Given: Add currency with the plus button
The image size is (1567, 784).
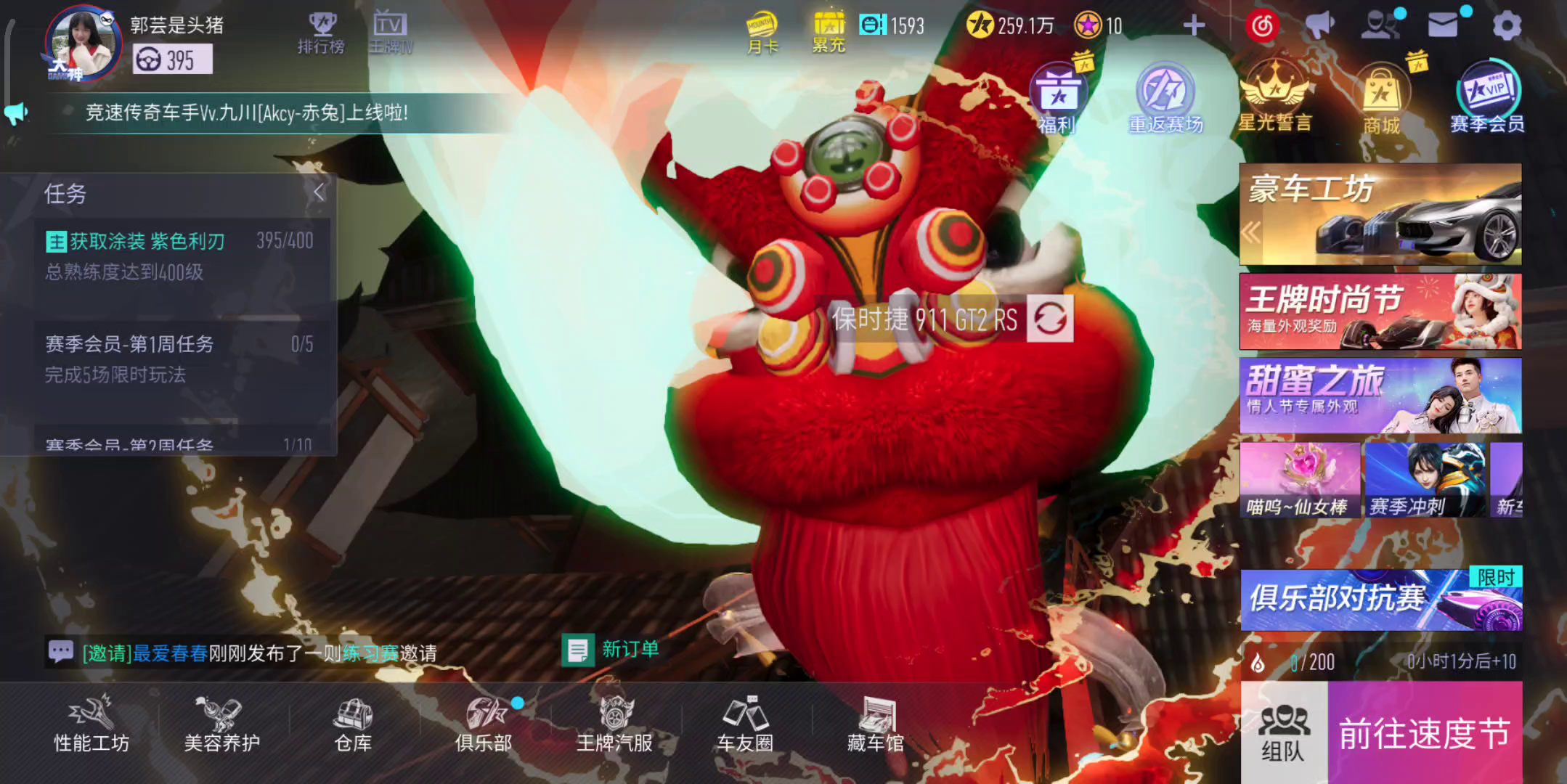Looking at the screenshot, I should (x=1194, y=26).
